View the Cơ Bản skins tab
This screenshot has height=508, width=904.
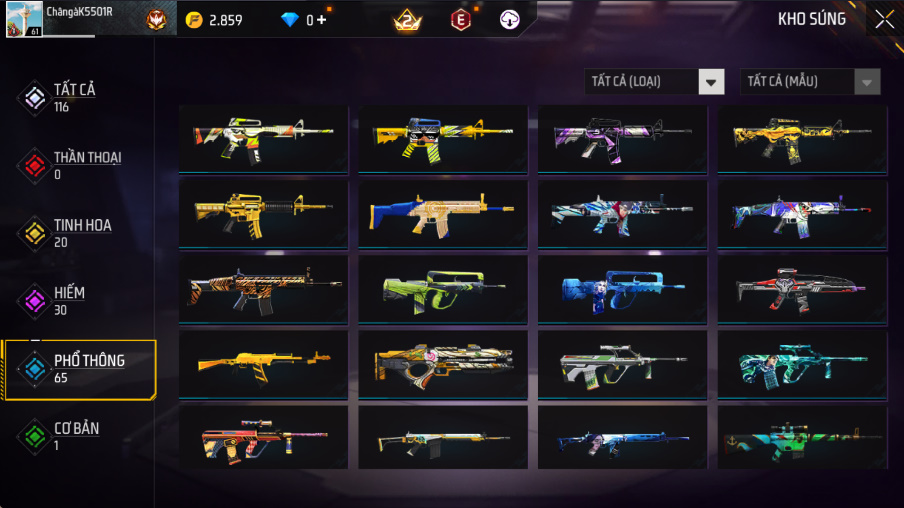coord(75,436)
